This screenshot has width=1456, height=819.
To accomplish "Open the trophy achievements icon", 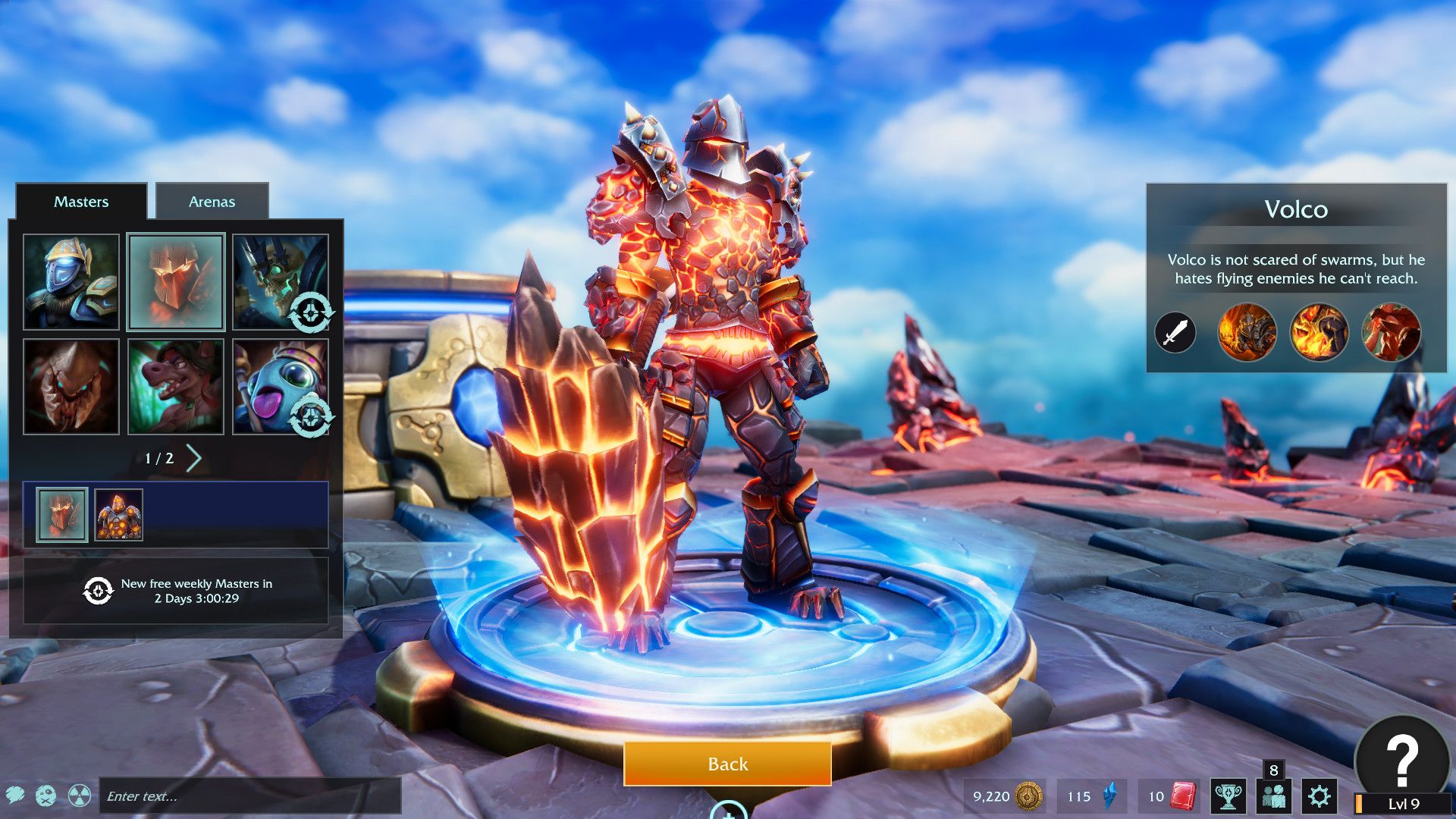I will pos(1228,796).
